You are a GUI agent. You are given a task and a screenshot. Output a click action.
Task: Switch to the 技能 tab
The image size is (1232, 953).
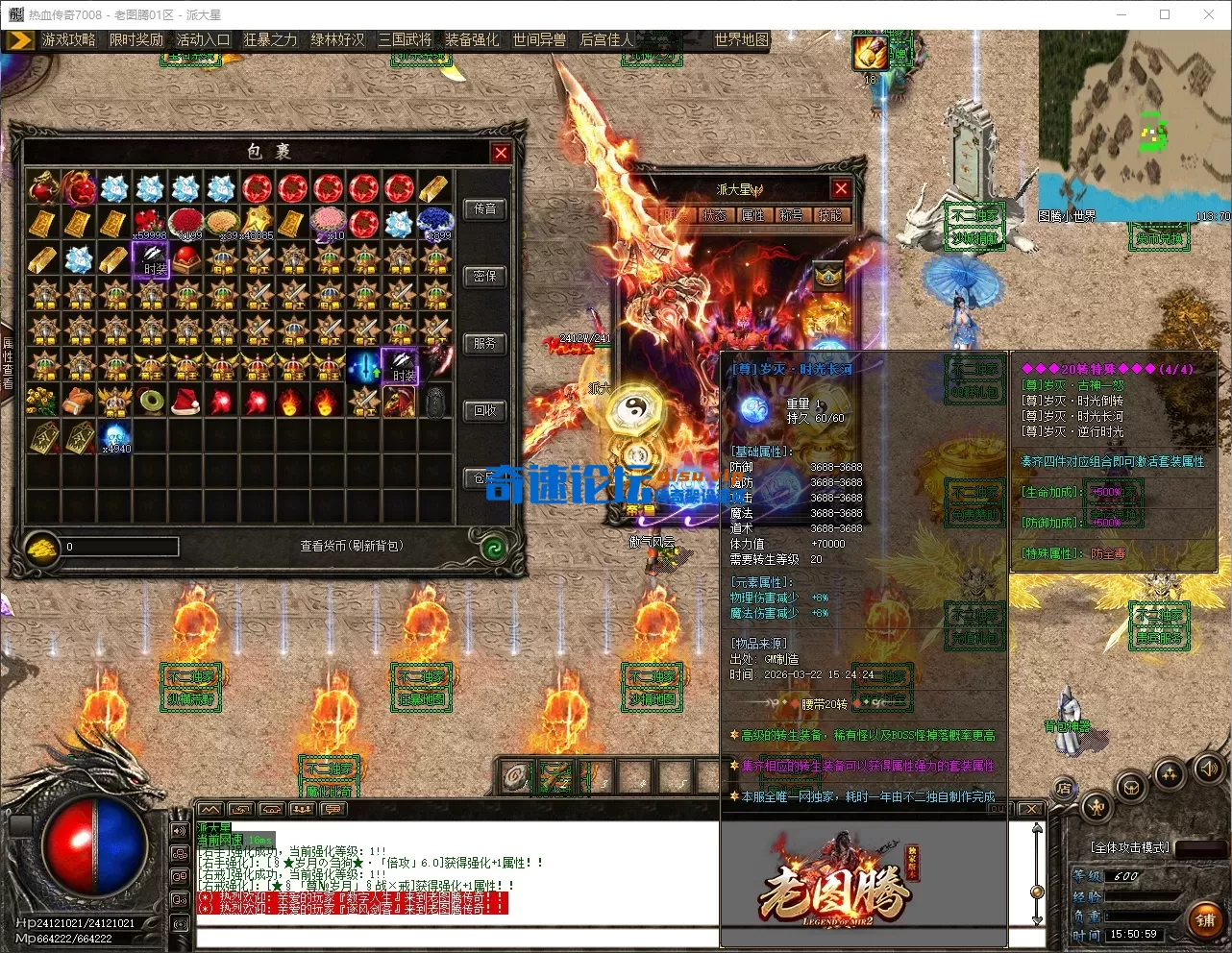(x=828, y=215)
